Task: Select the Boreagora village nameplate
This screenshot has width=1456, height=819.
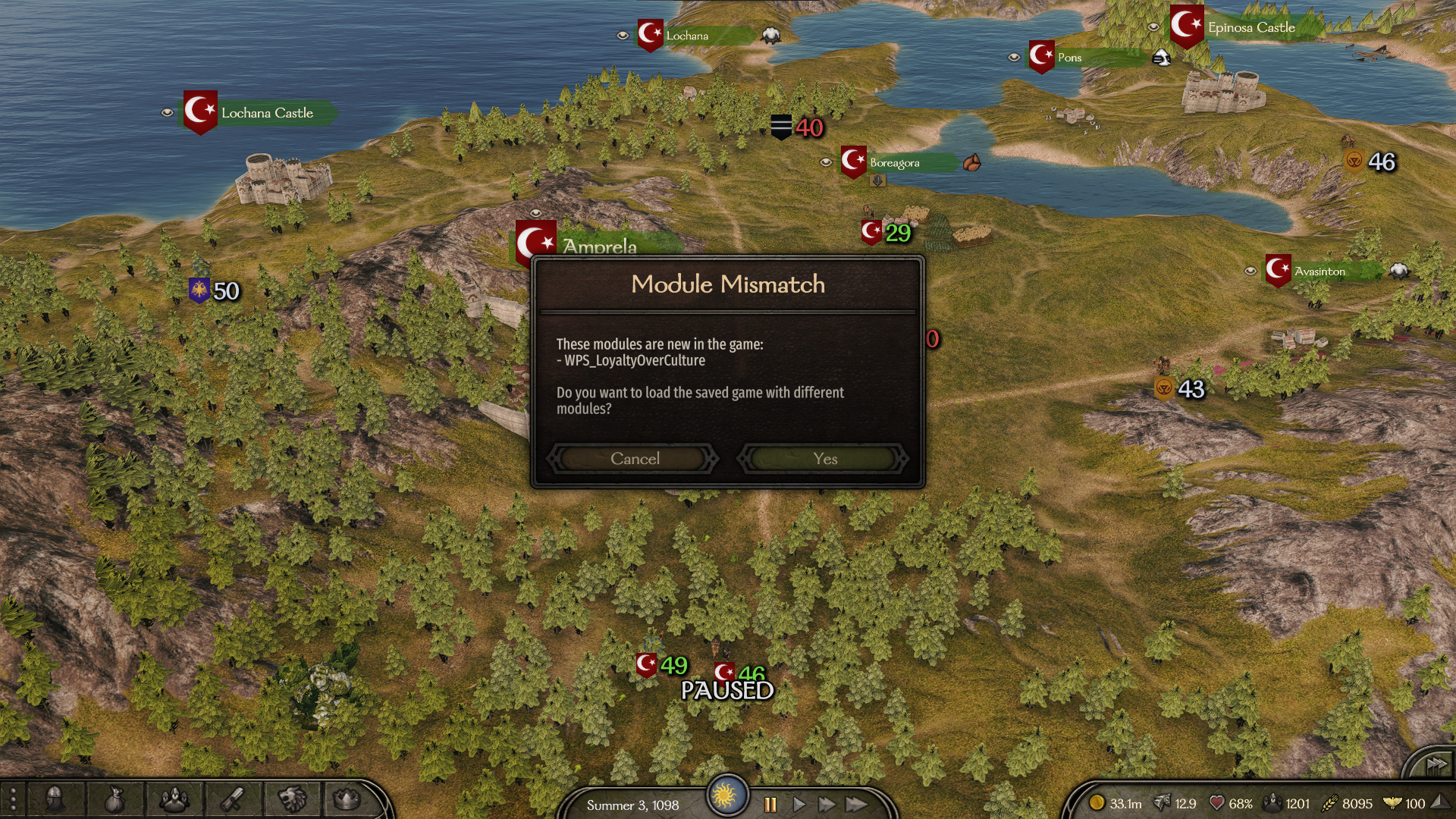Action: point(894,163)
